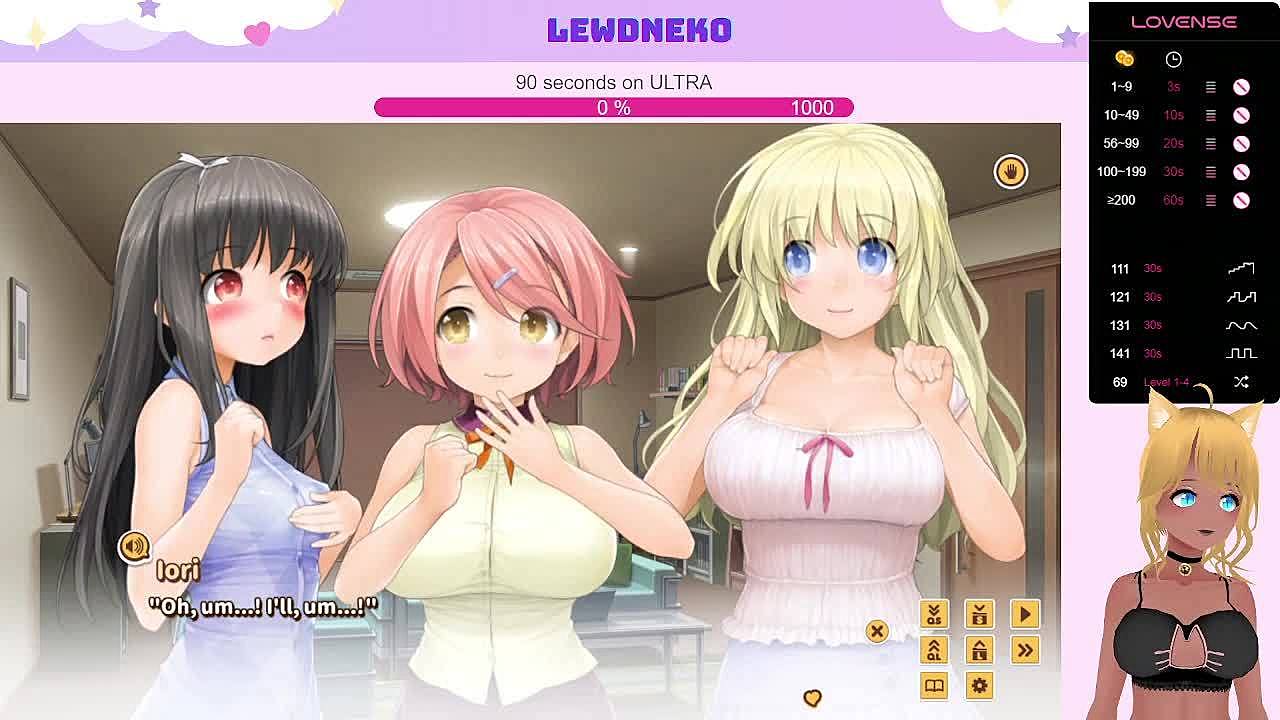The width and height of the screenshot is (1280, 720).
Task: Click the Quick Load button
Action: coord(934,650)
